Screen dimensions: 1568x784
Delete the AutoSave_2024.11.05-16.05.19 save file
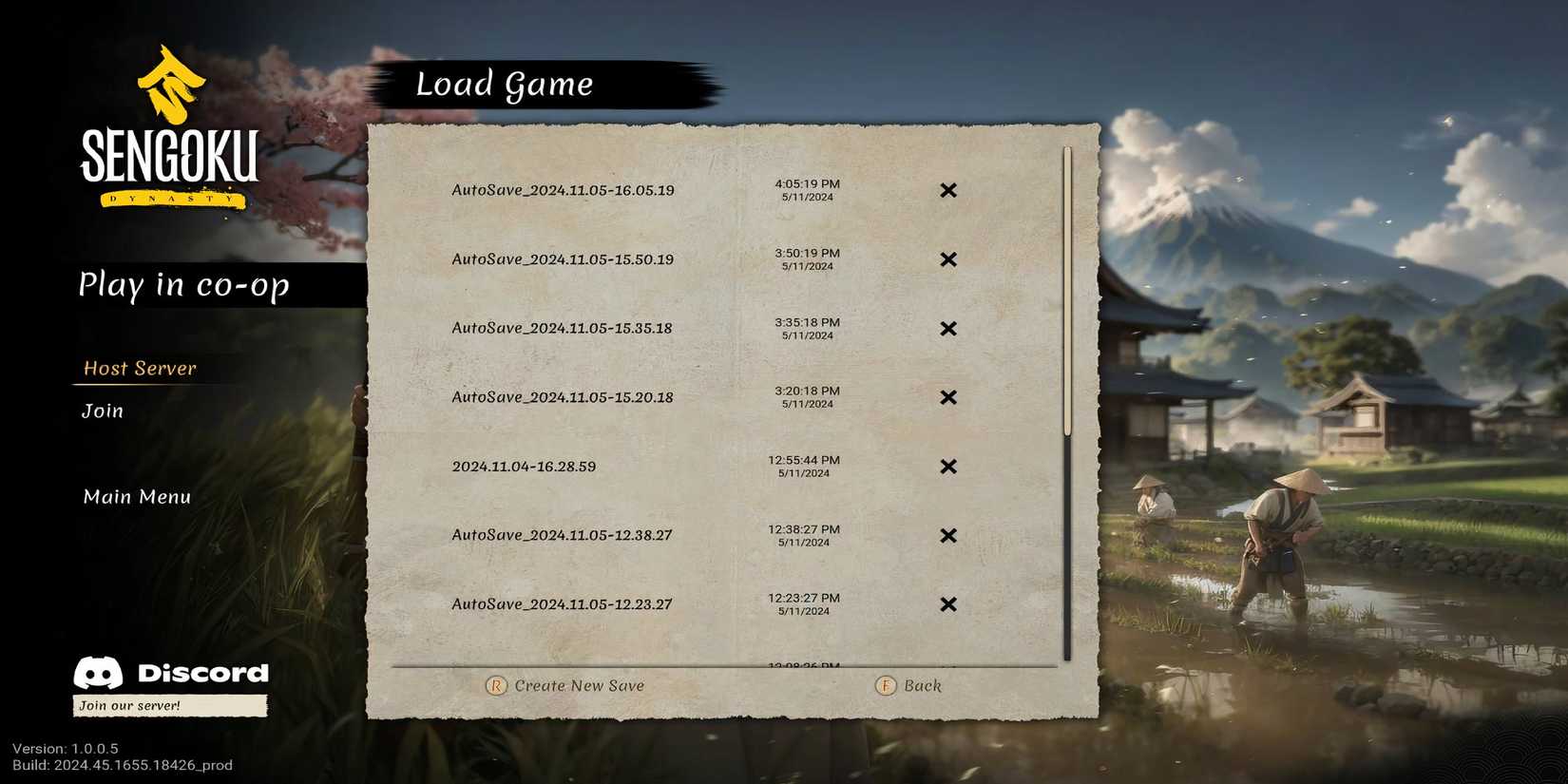(947, 190)
